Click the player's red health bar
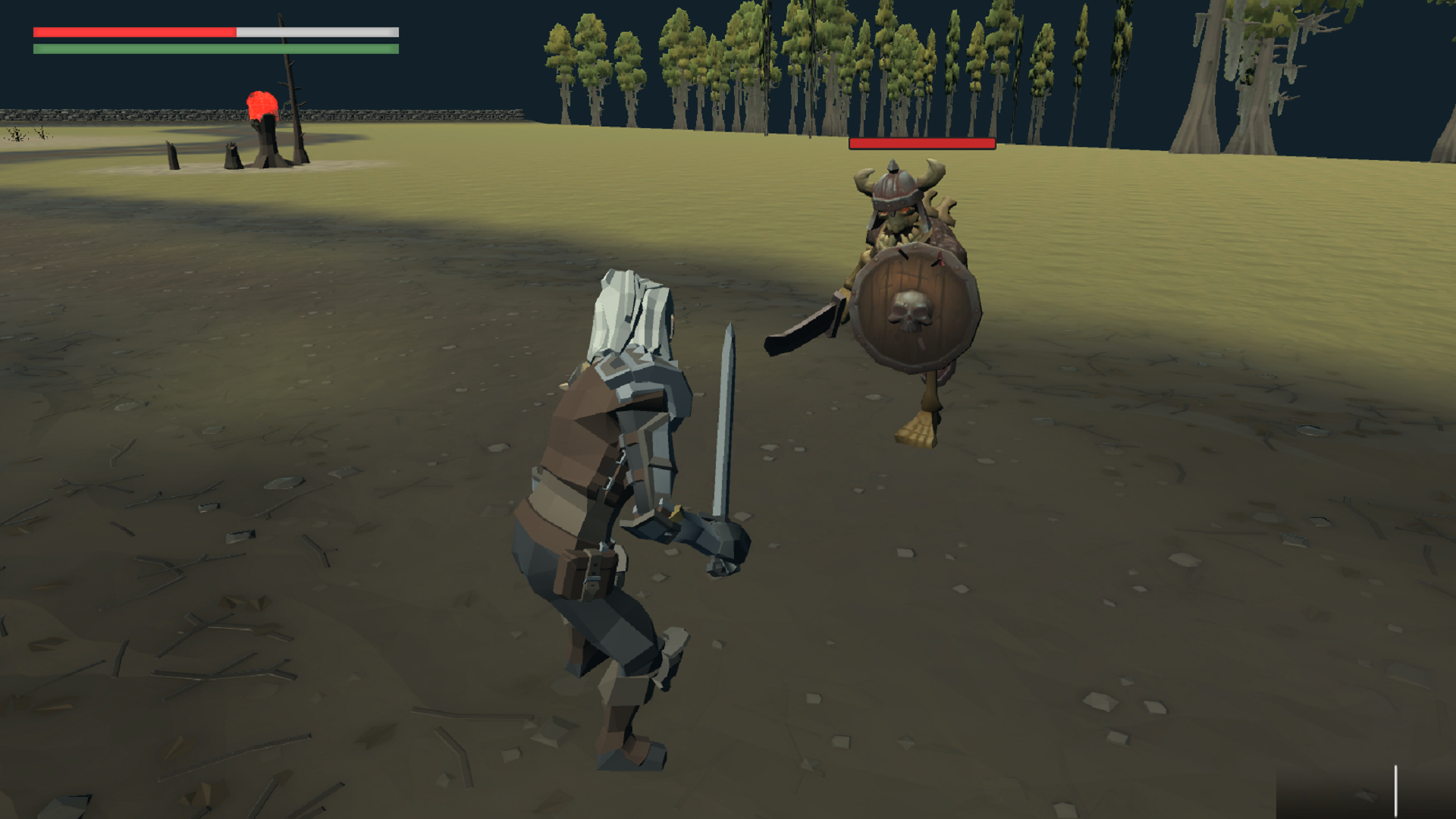This screenshot has height=819, width=1456. [x=133, y=33]
